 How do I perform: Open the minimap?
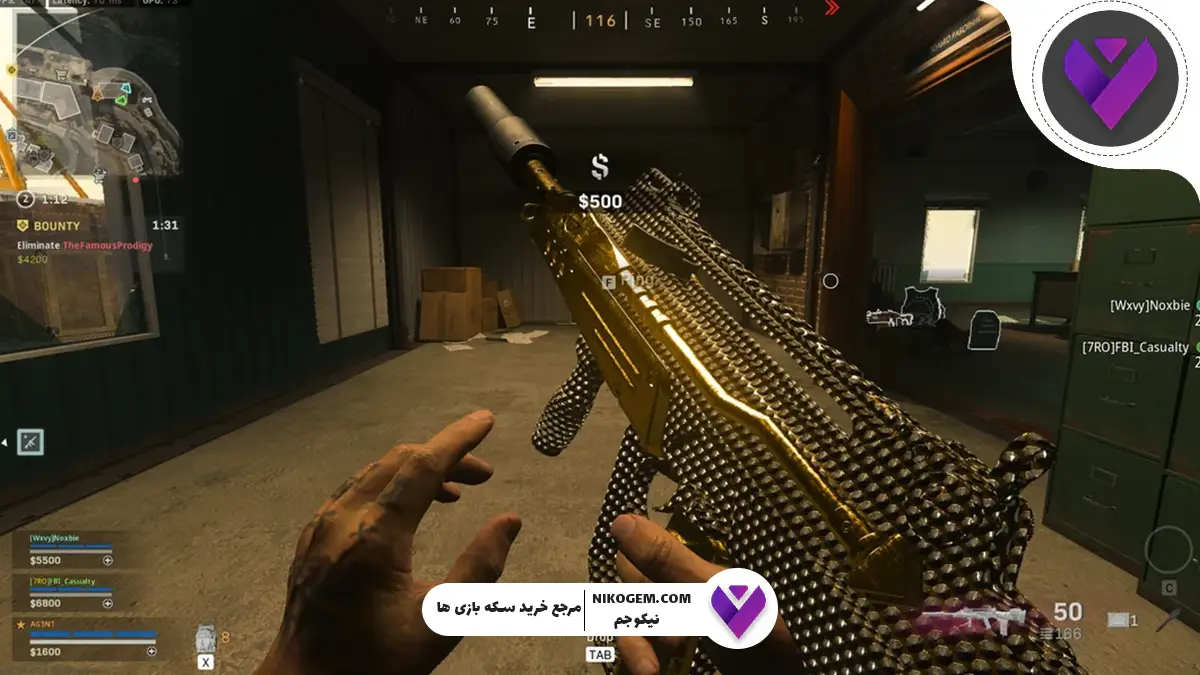click(x=95, y=95)
